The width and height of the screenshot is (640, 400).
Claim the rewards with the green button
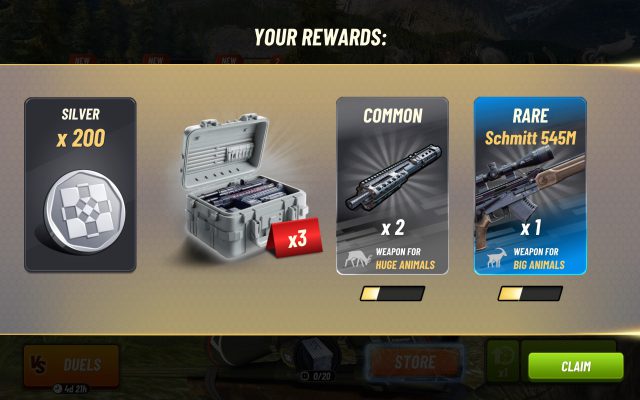575,366
